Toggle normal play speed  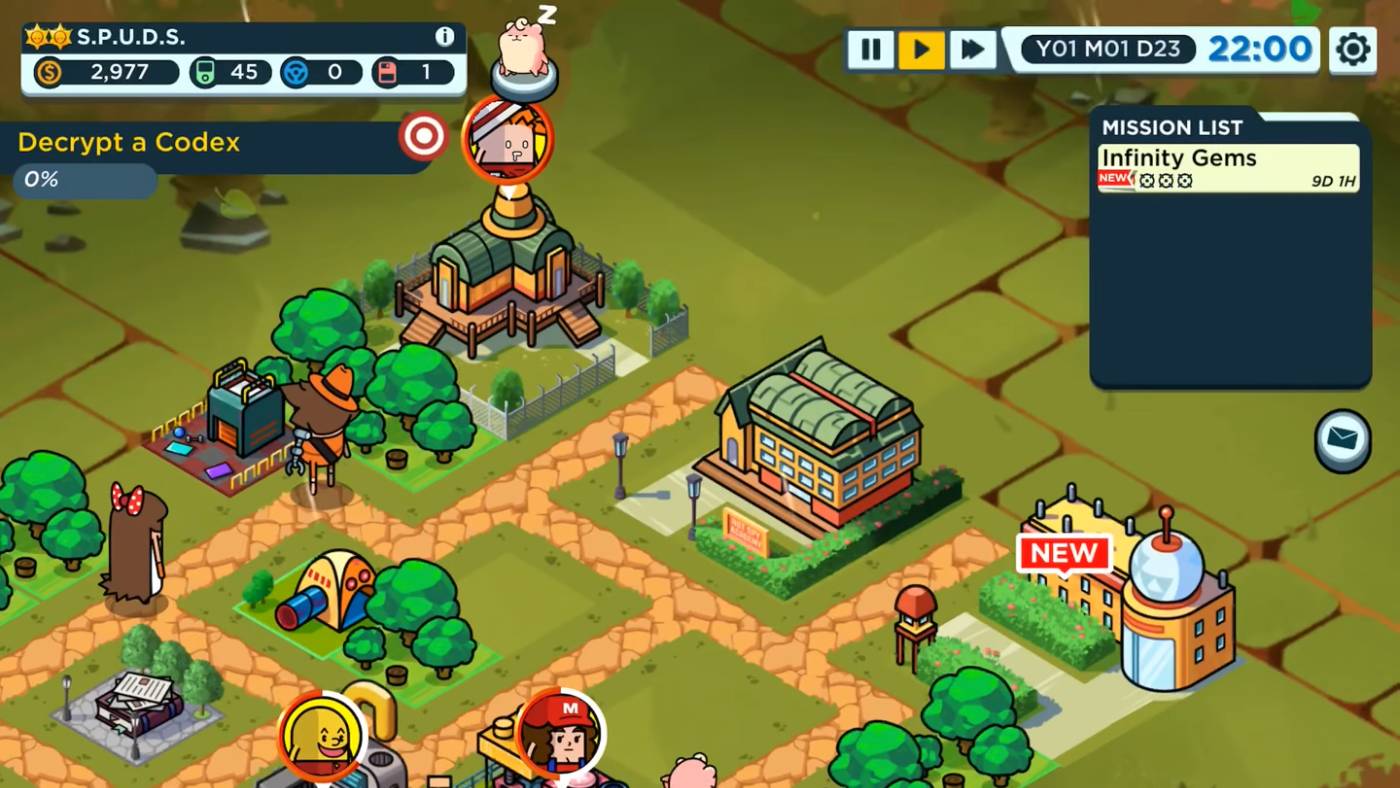tap(921, 47)
